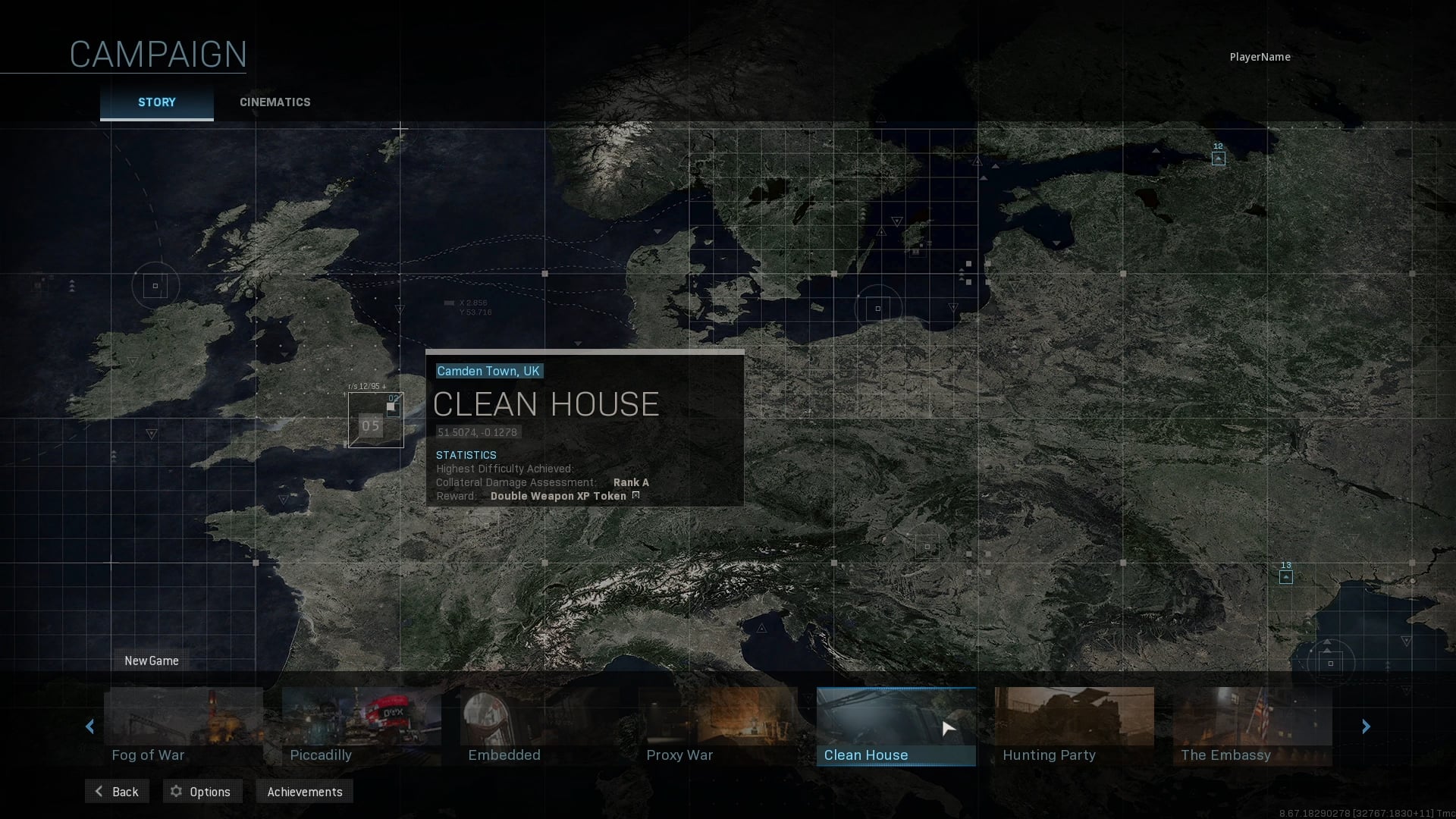Launch the Clean House mission
1456x819 pixels.
pyautogui.click(x=896, y=726)
